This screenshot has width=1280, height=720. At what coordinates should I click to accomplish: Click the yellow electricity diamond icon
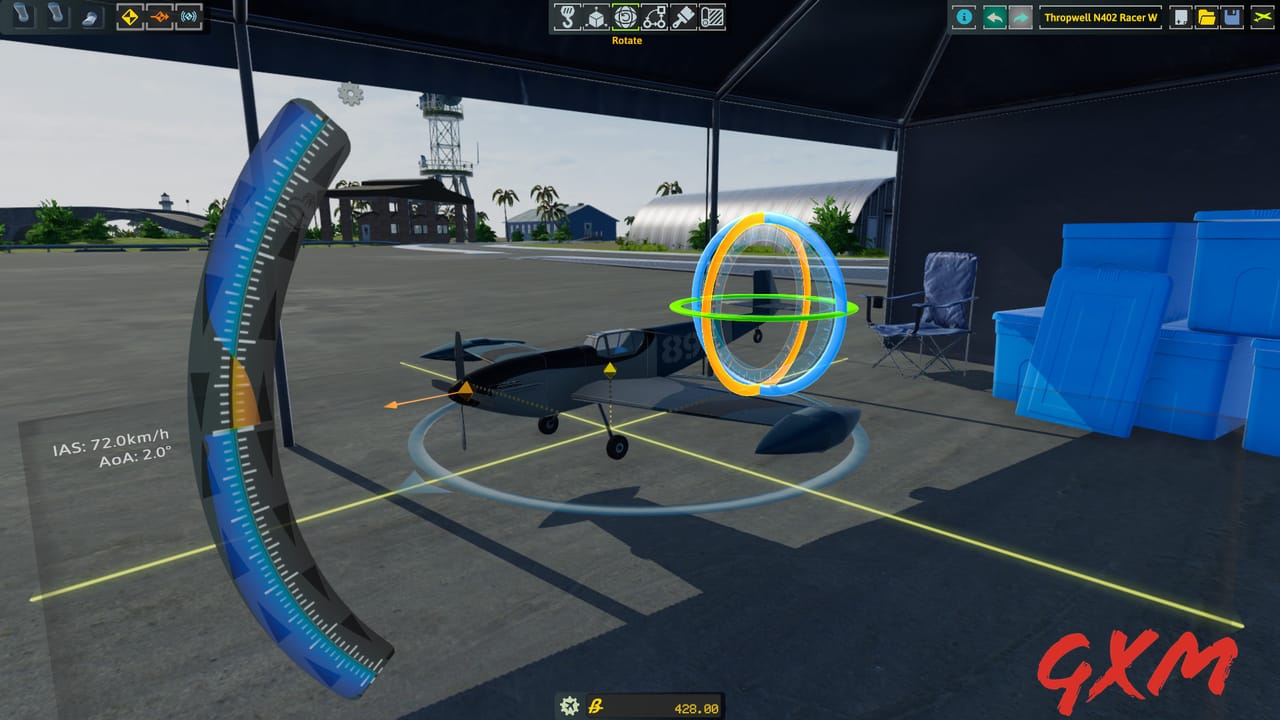128,17
